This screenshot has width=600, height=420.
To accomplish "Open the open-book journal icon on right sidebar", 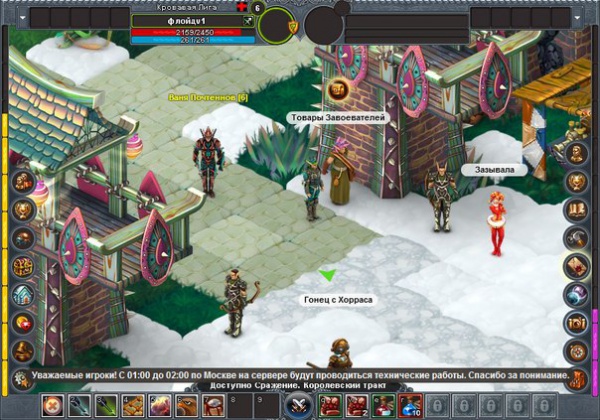I will coord(576,209).
